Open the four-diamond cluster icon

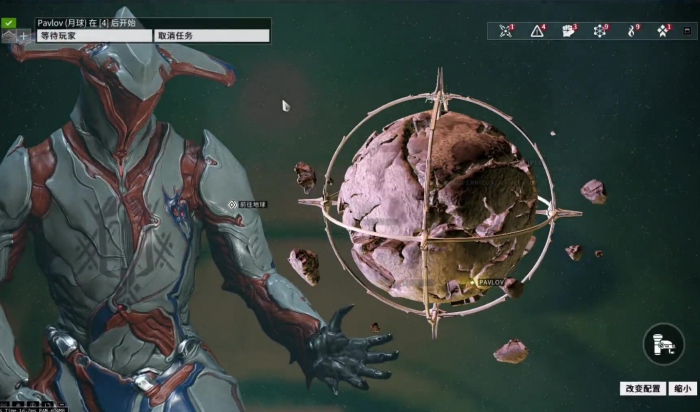pyautogui.click(x=662, y=31)
